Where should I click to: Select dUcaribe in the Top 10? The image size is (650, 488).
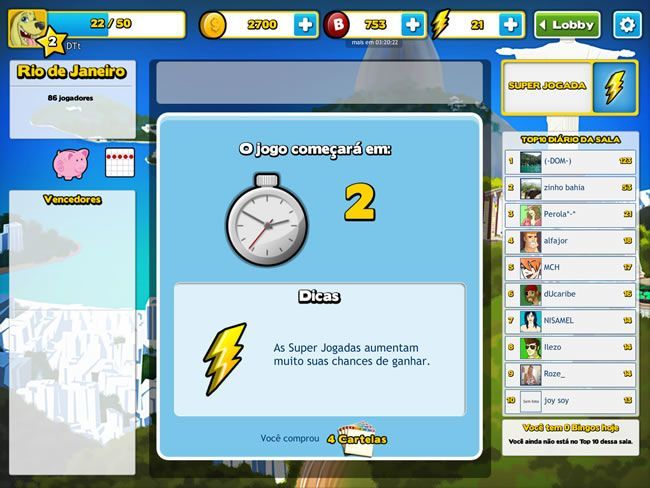coord(570,295)
